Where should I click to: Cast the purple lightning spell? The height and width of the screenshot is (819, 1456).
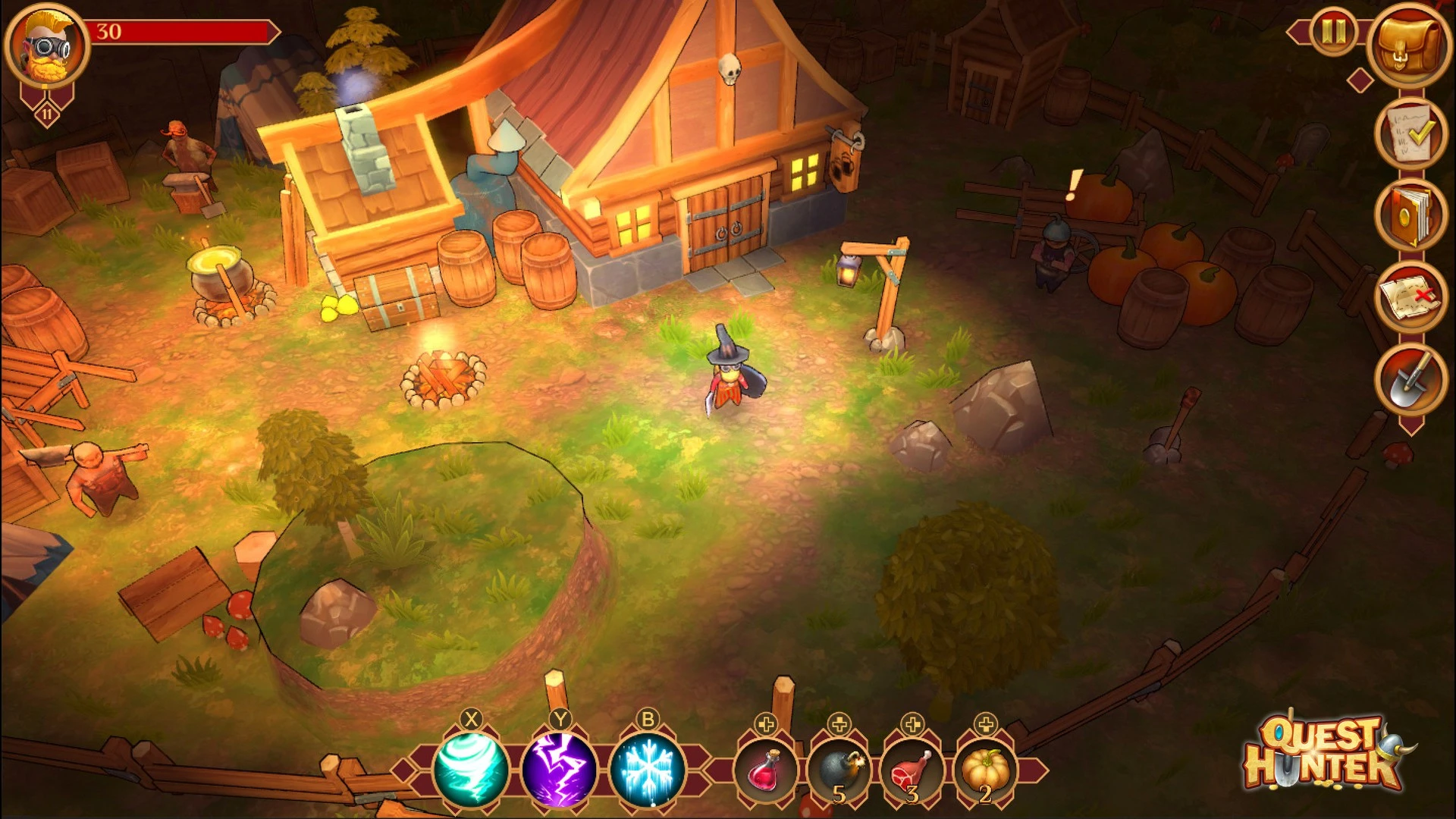pos(560,769)
